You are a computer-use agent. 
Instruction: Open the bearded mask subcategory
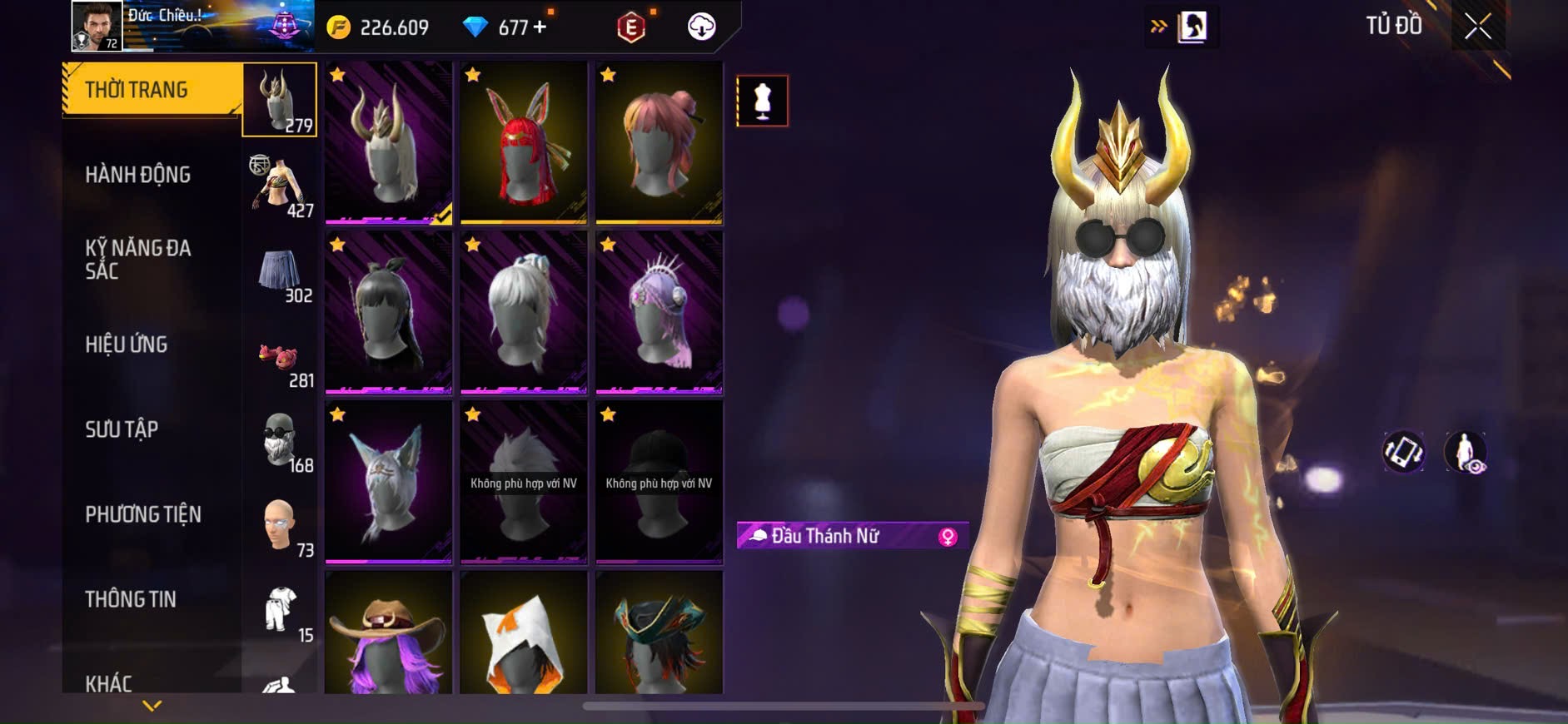(281, 444)
